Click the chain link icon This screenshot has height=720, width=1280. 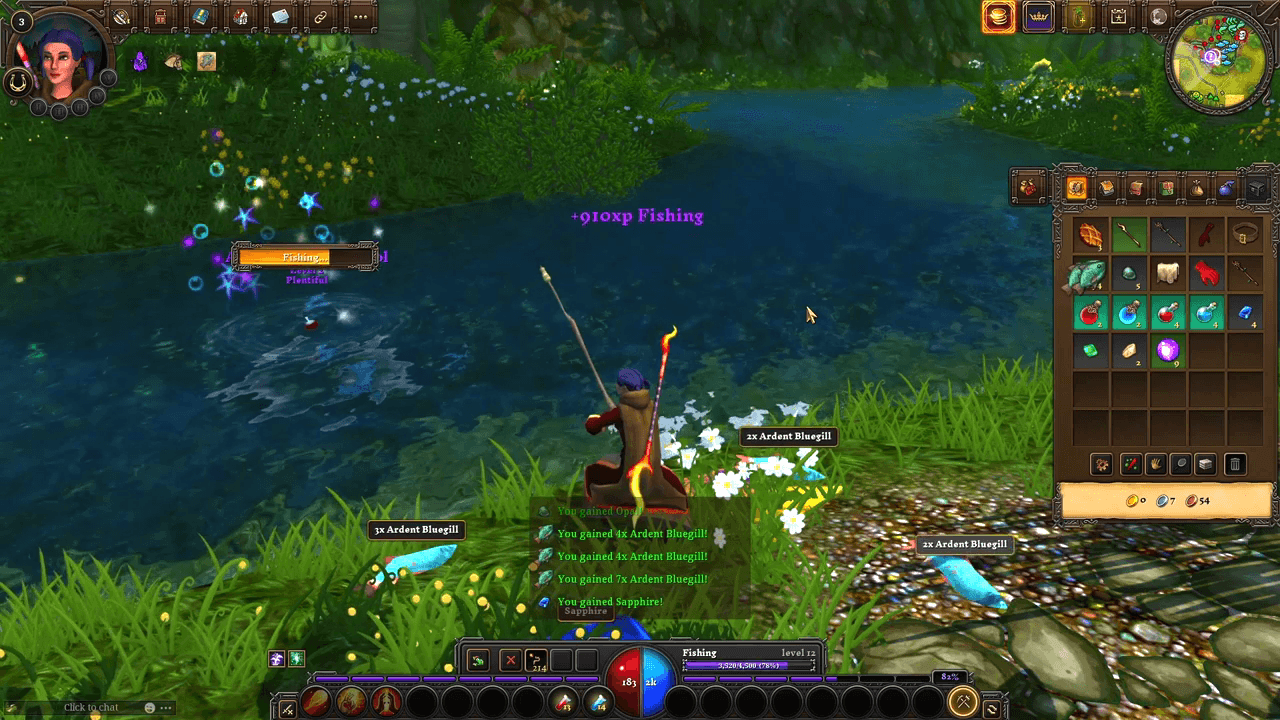pos(320,16)
